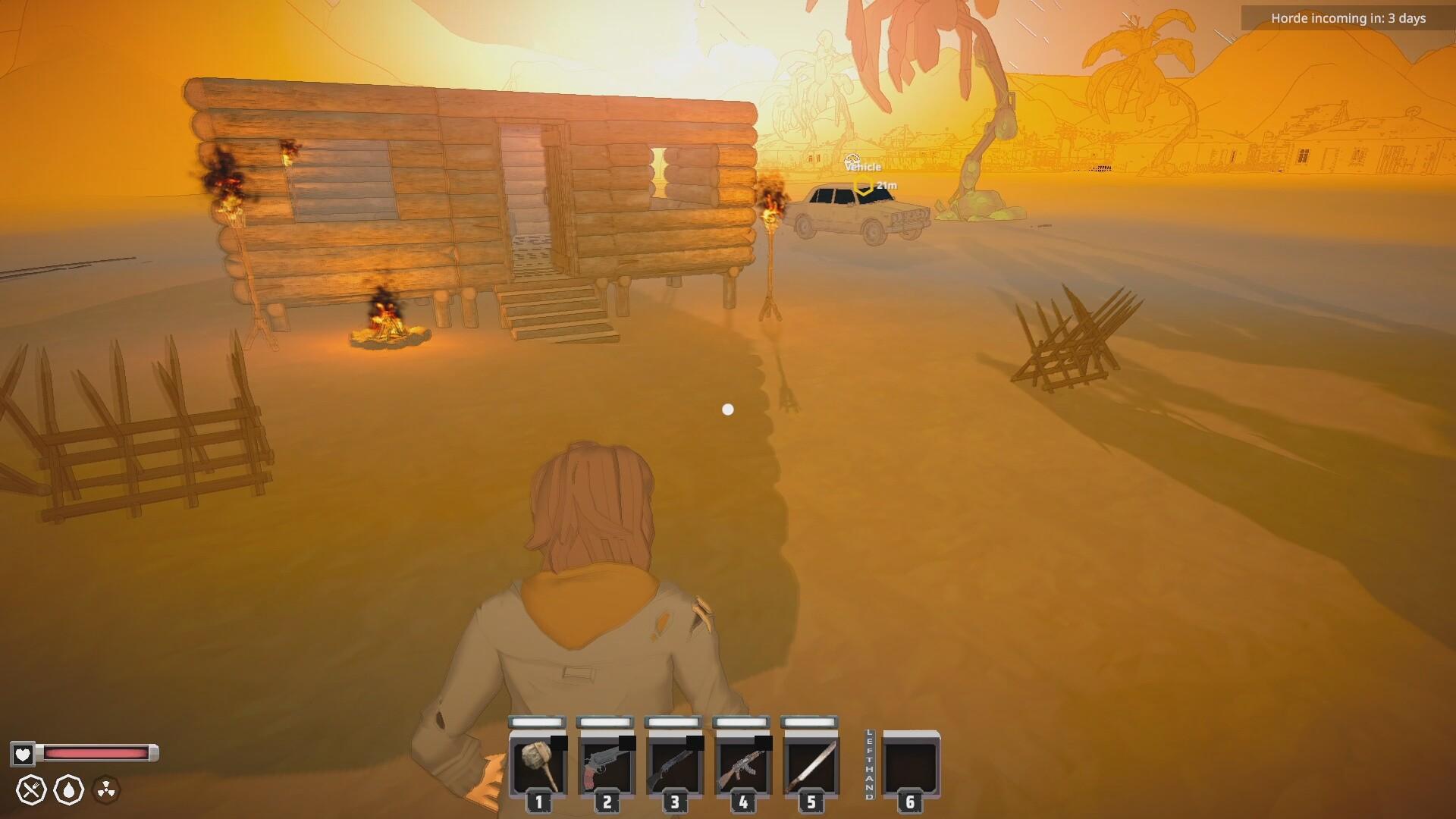The width and height of the screenshot is (1456, 819).
Task: Click the radiation status icon
Action: click(x=106, y=790)
